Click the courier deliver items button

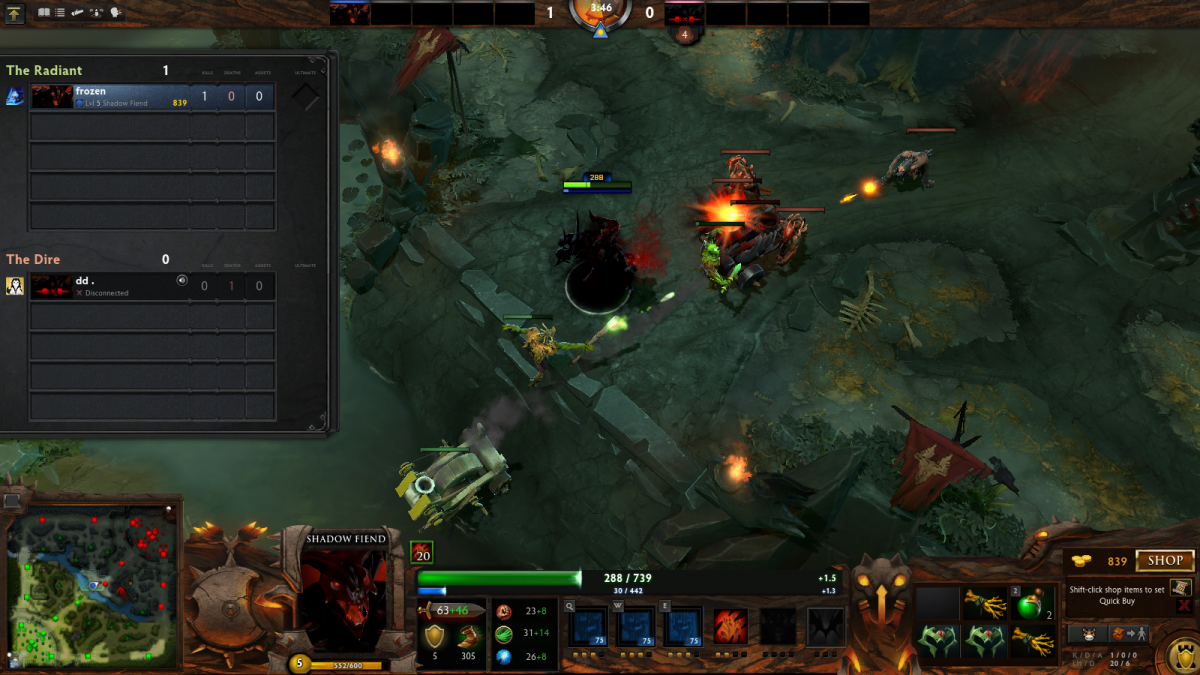1130,634
